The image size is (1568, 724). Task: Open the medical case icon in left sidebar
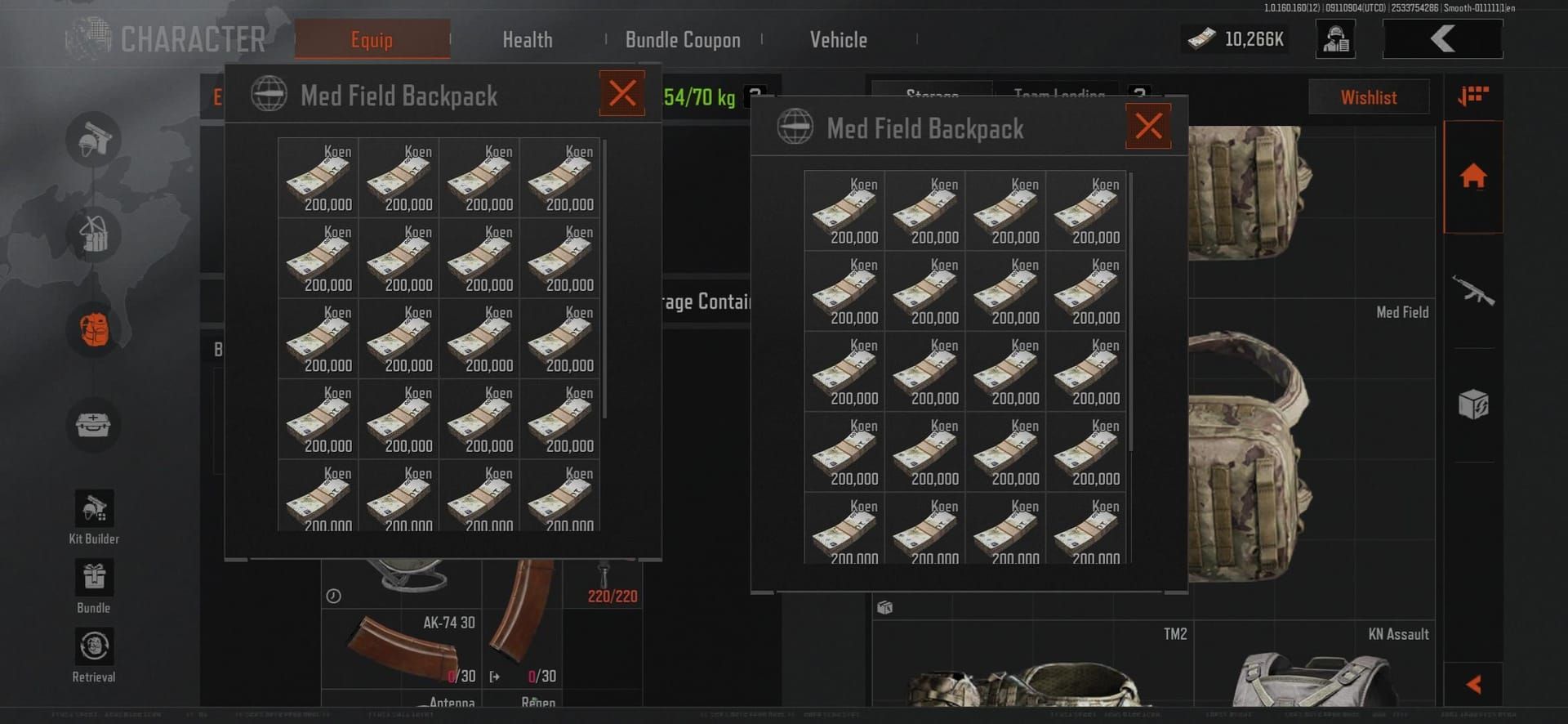[x=93, y=425]
